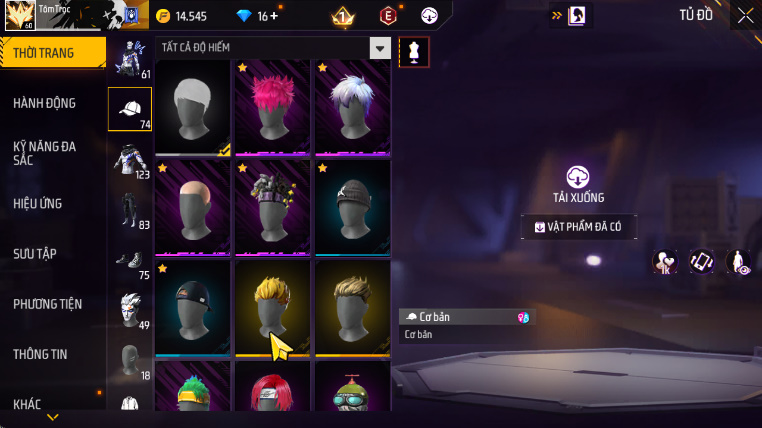The image size is (762, 428).
Task: Close the wardrobe screen
Action: pyautogui.click(x=745, y=15)
